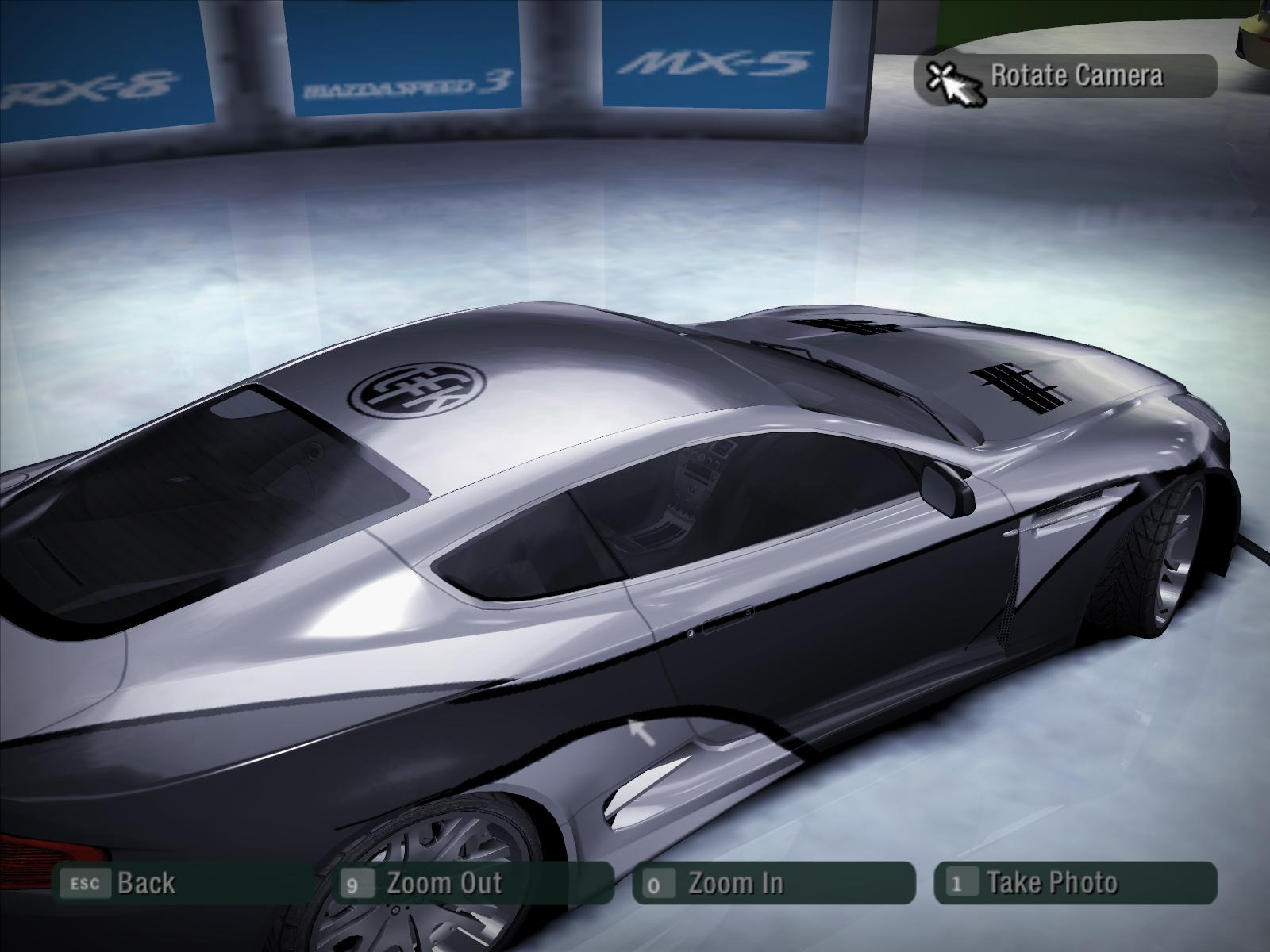1270x952 pixels.
Task: Choose the Zoom In option
Action: point(734,883)
